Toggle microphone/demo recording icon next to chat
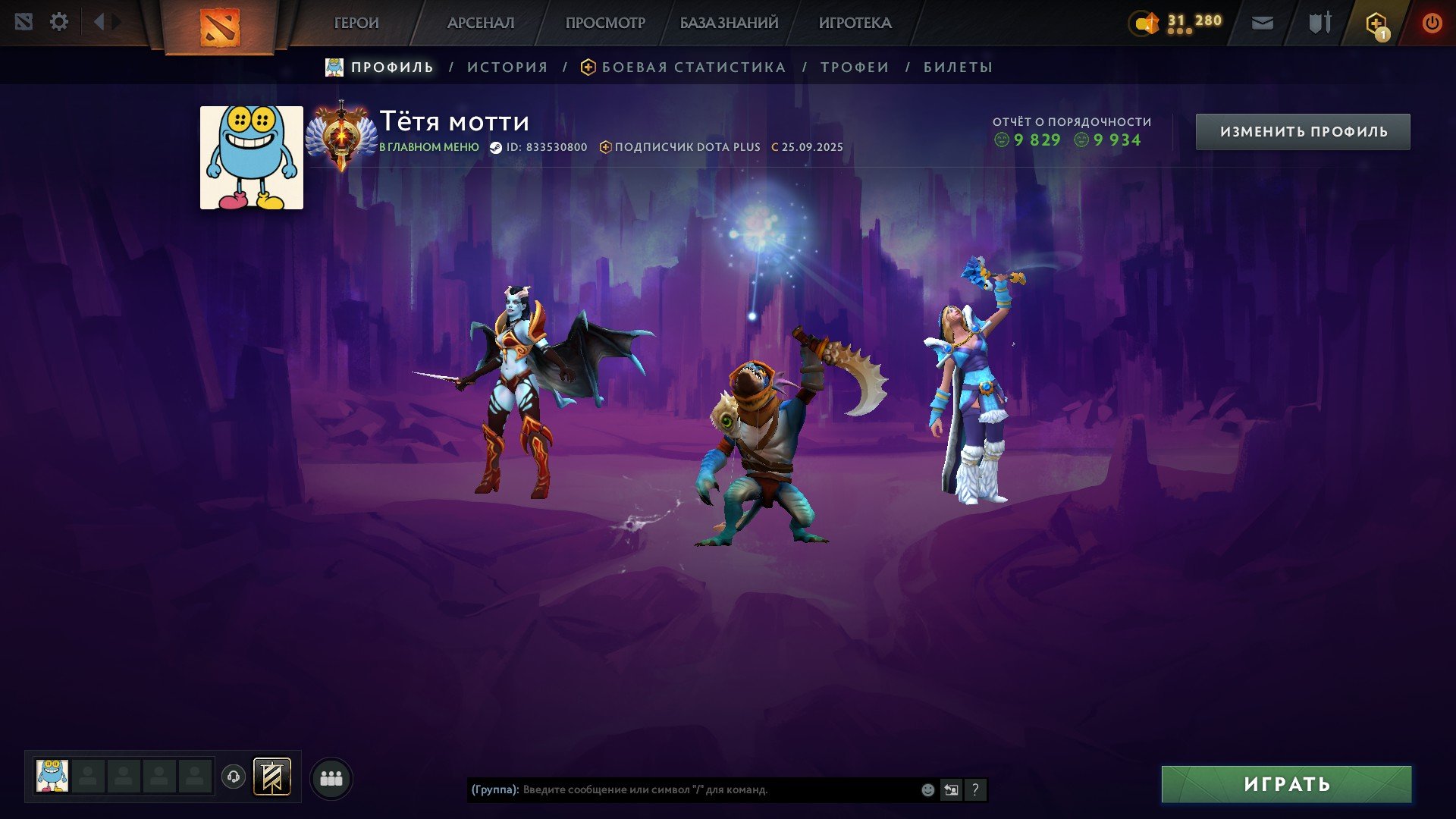This screenshot has height=819, width=1456. click(x=952, y=789)
